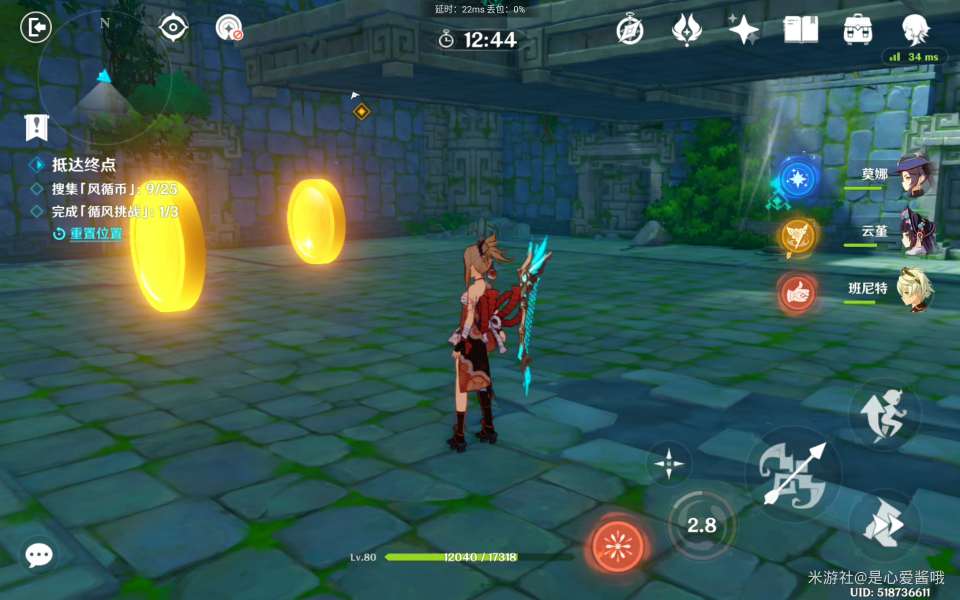This screenshot has width=960, height=600.
Task: Open the adventurer handbook book icon
Action: tap(800, 29)
